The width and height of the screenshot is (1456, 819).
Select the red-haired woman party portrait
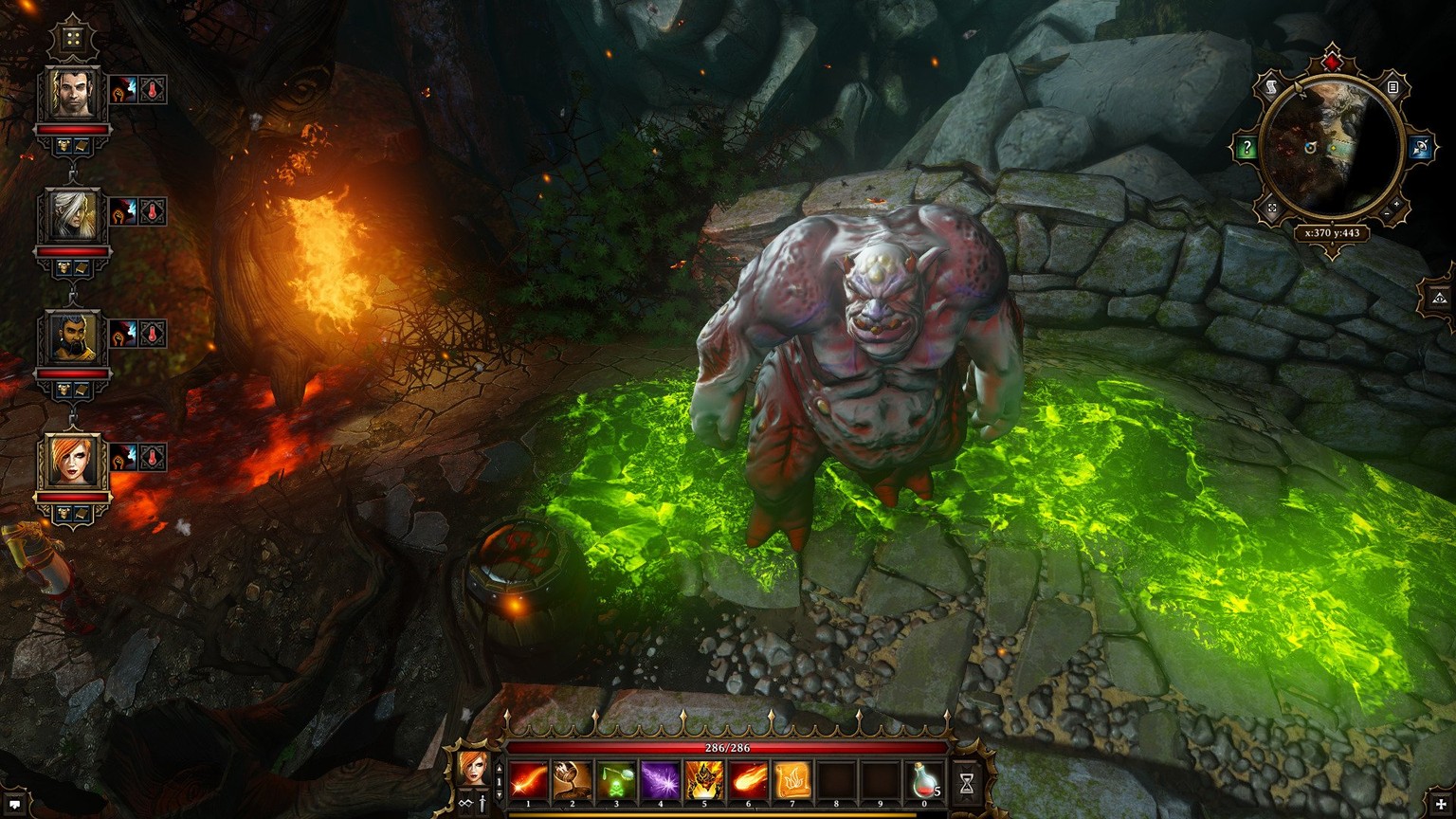coord(73,461)
